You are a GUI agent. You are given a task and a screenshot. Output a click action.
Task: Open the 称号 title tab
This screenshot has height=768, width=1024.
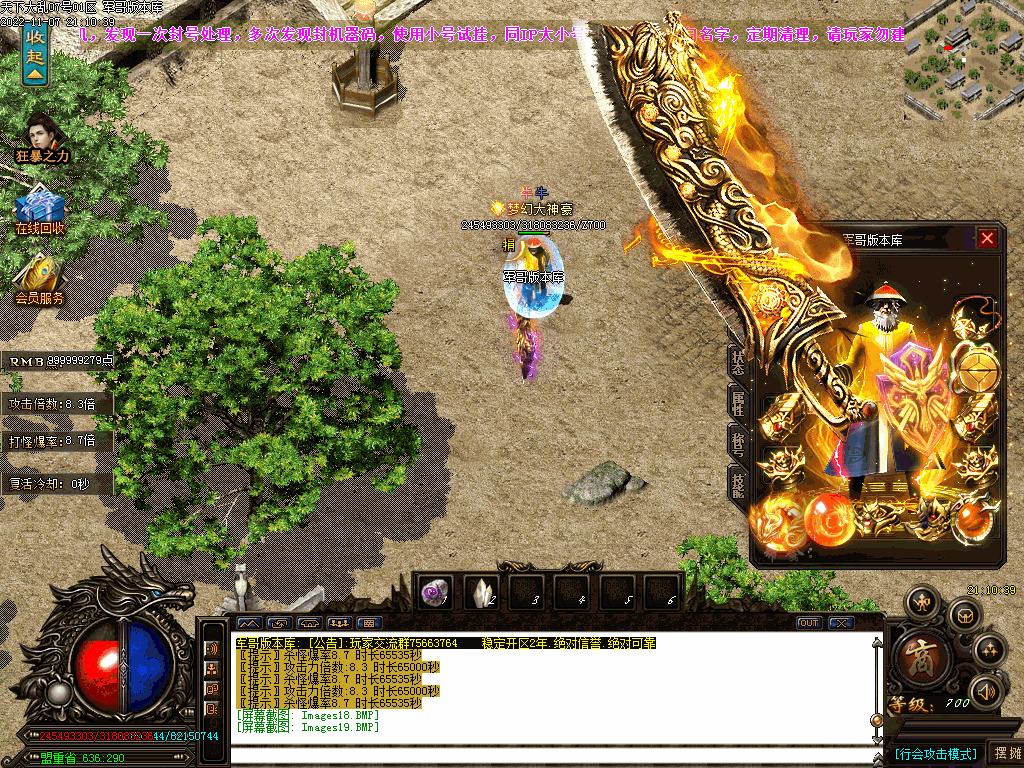point(738,443)
